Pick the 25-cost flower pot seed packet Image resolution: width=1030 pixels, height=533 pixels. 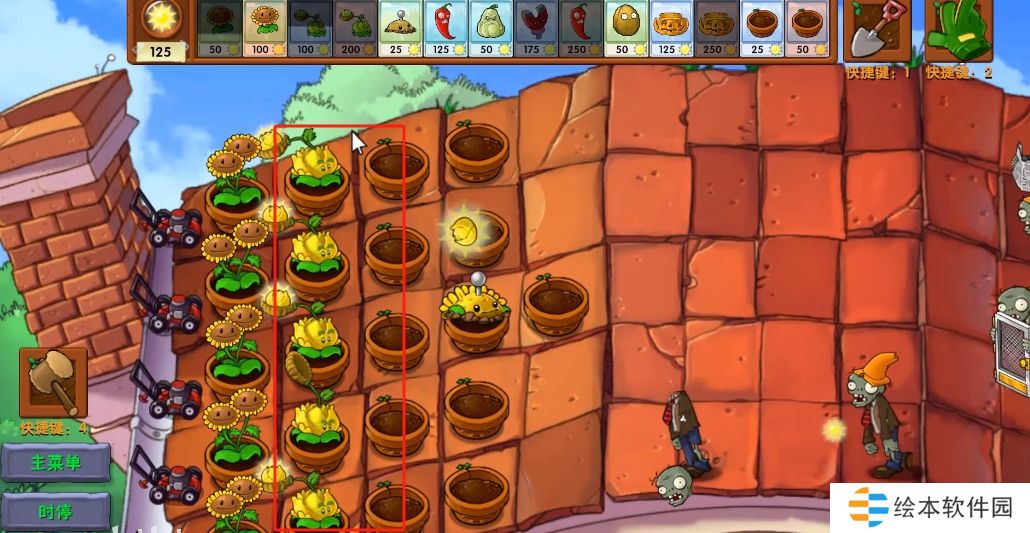[762, 29]
